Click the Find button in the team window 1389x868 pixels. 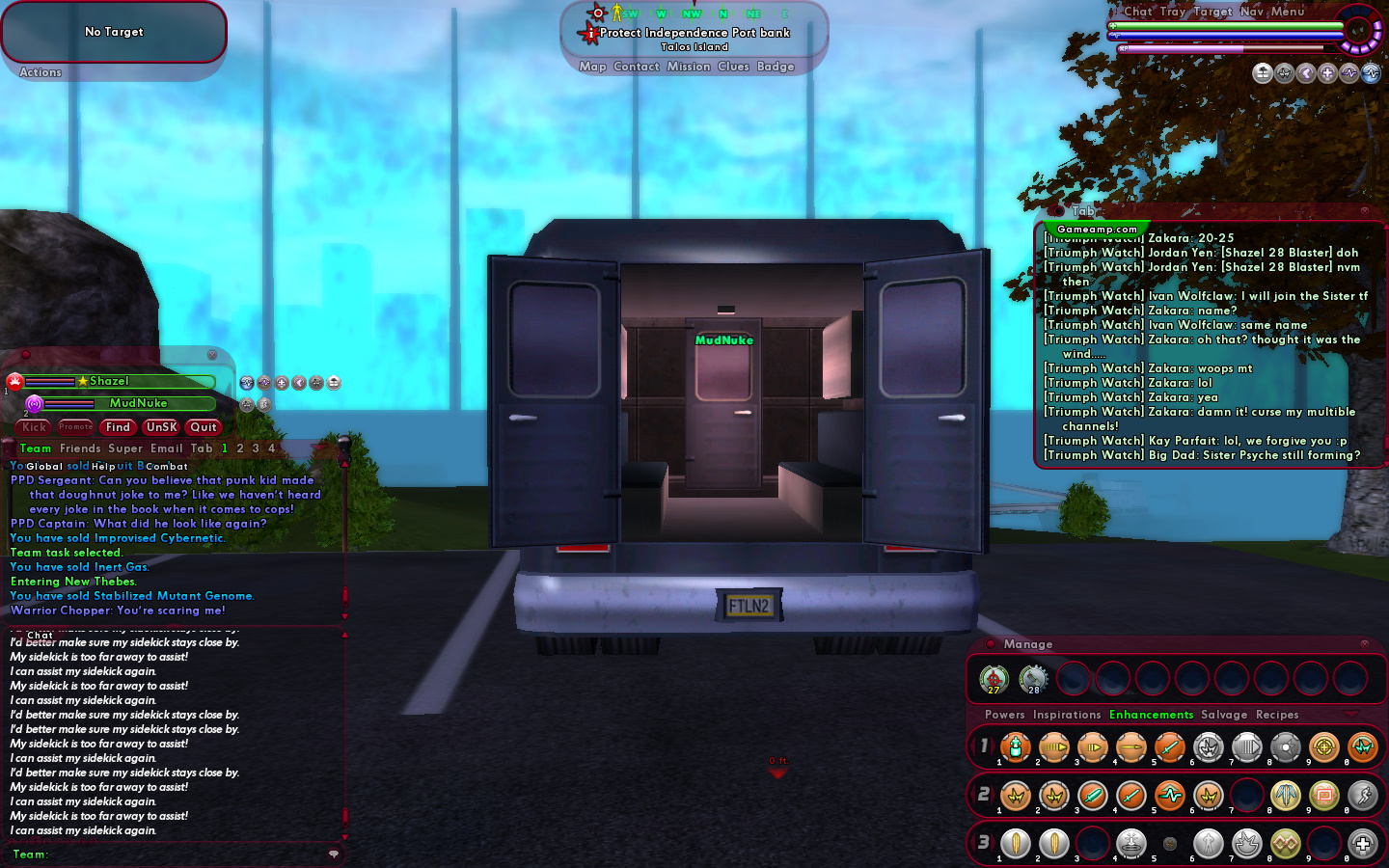[118, 427]
